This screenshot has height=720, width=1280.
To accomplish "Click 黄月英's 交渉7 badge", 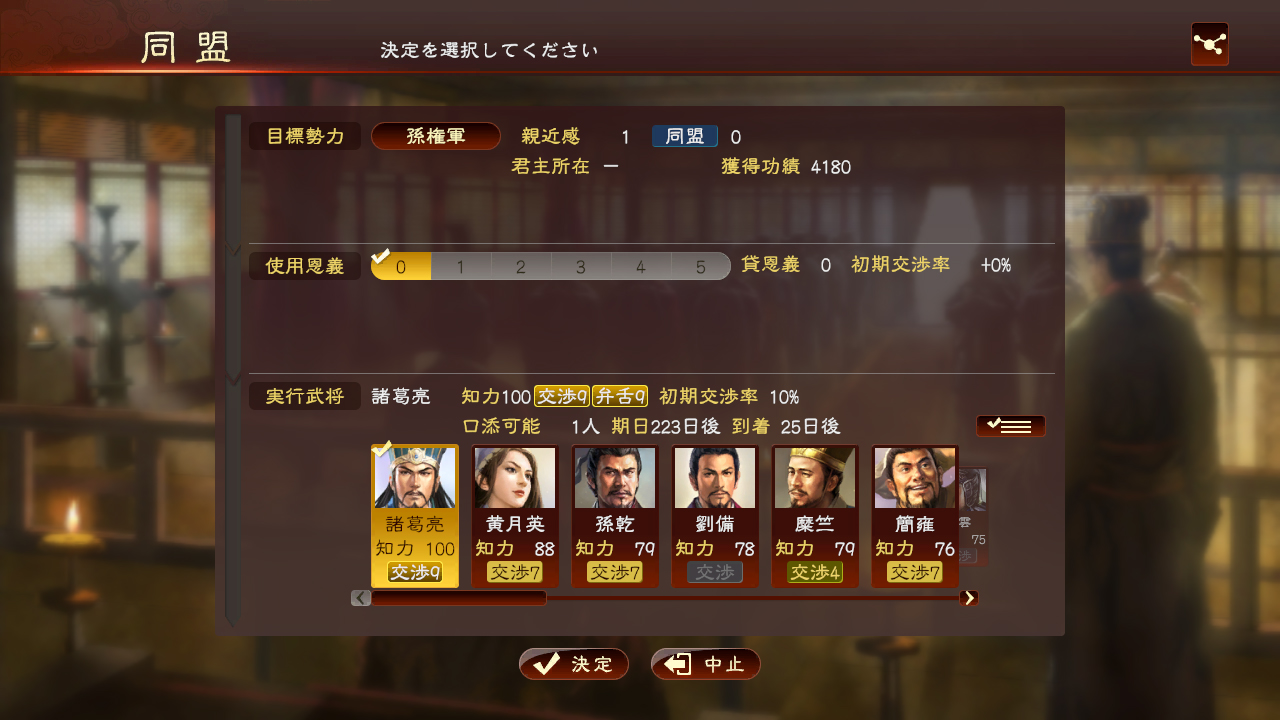I will click(x=515, y=572).
